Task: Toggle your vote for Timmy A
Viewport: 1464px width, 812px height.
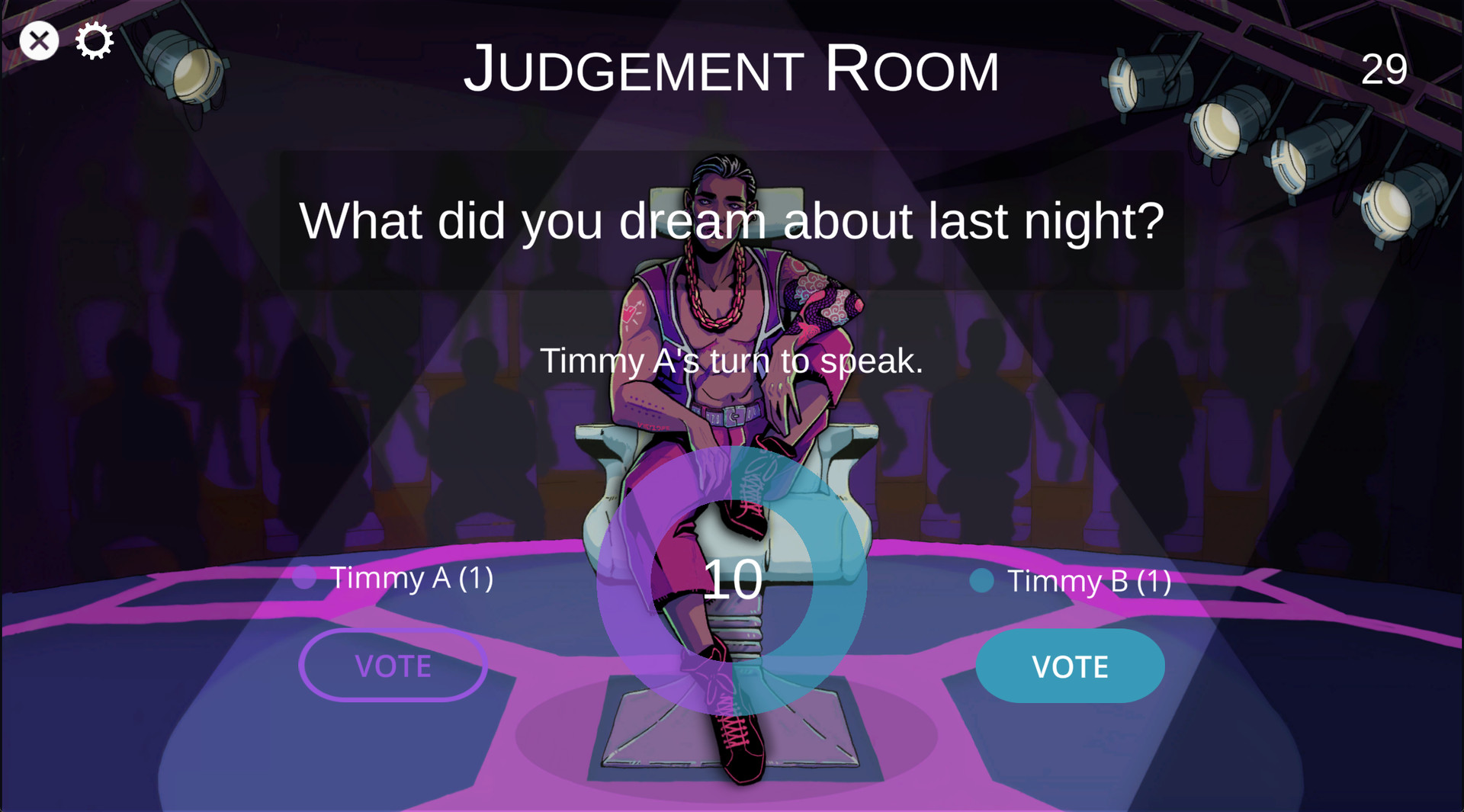Action: pyautogui.click(x=393, y=666)
